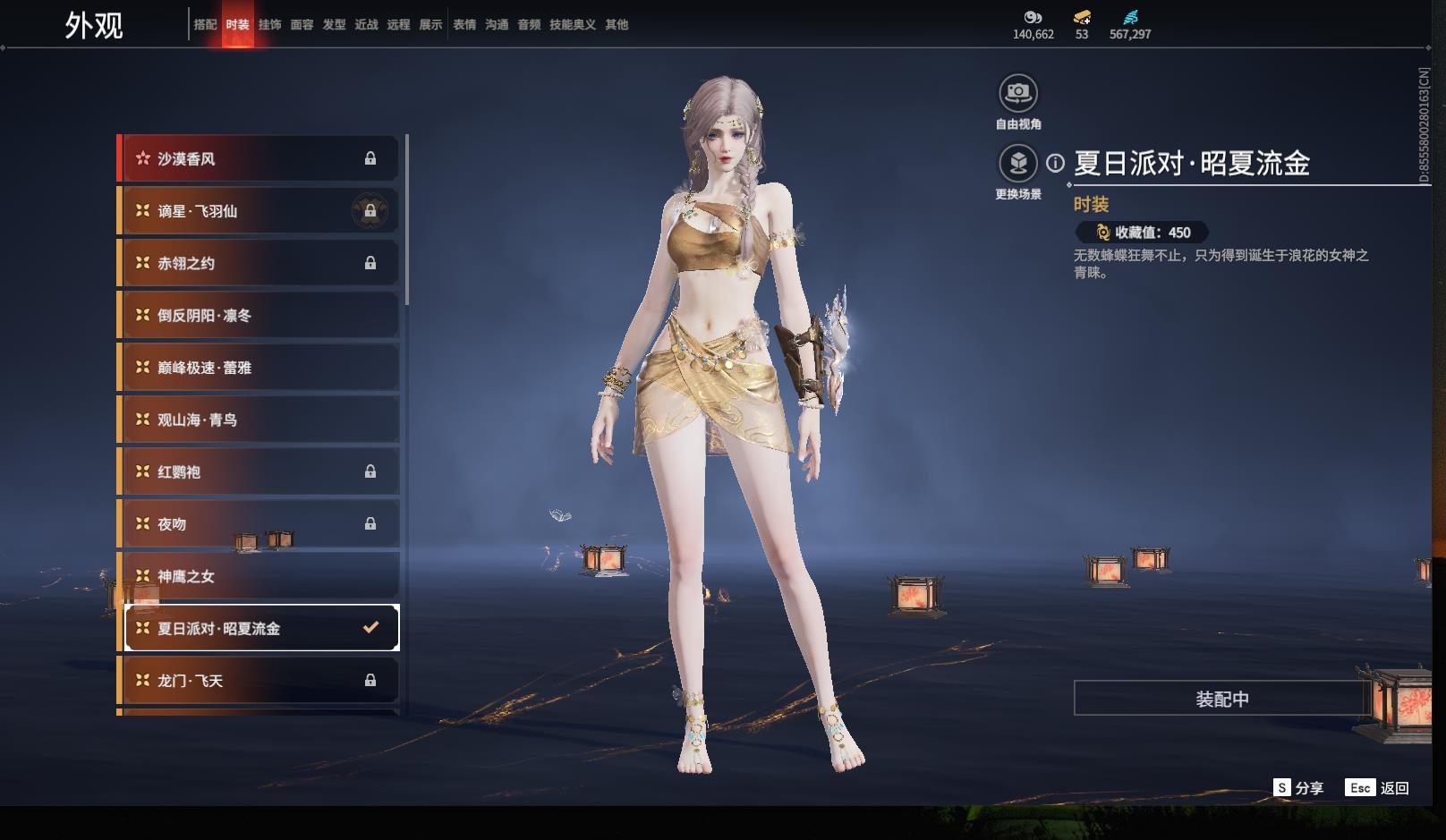Select the 倒反阴阳·凛冬 outfit
Screen dimensions: 1446x840
[x=259, y=316]
